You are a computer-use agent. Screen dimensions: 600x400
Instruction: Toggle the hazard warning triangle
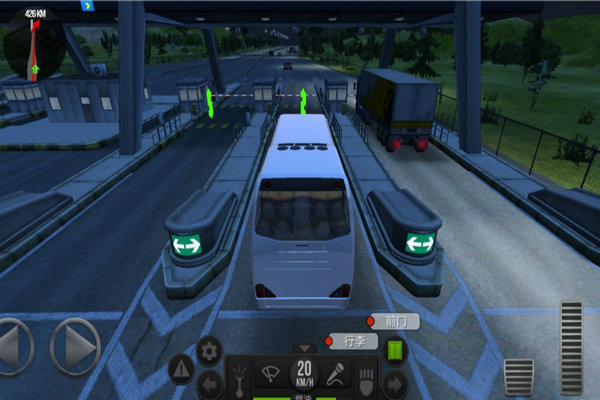(181, 369)
